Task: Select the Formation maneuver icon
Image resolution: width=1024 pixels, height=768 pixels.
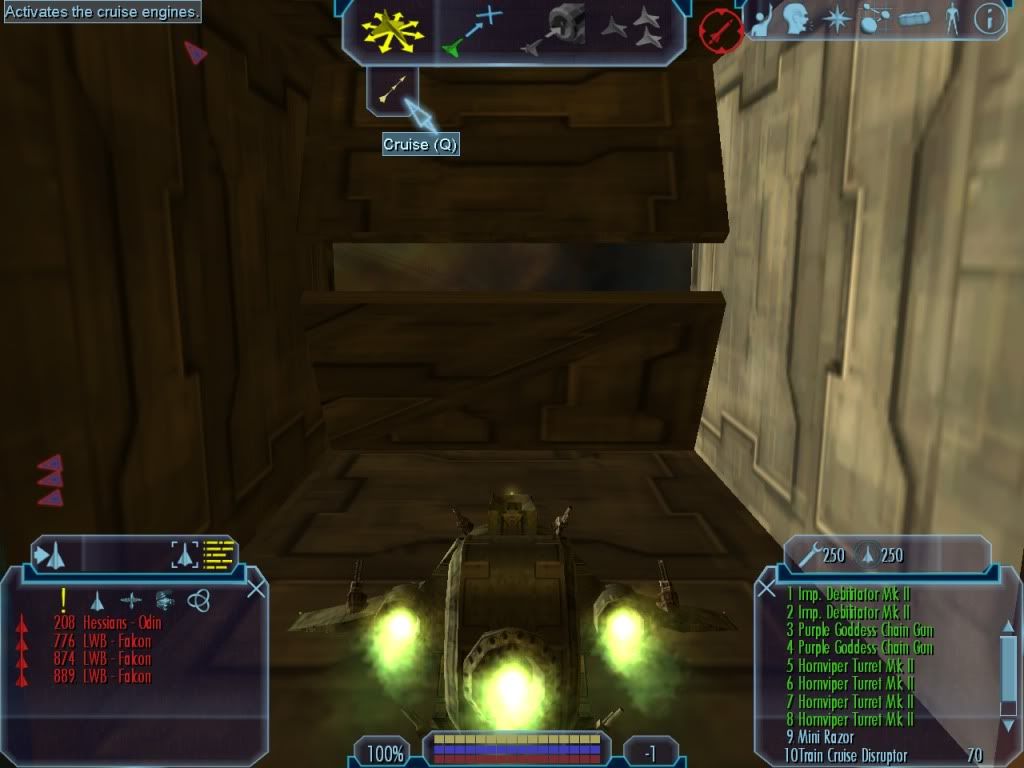Action: click(631, 30)
